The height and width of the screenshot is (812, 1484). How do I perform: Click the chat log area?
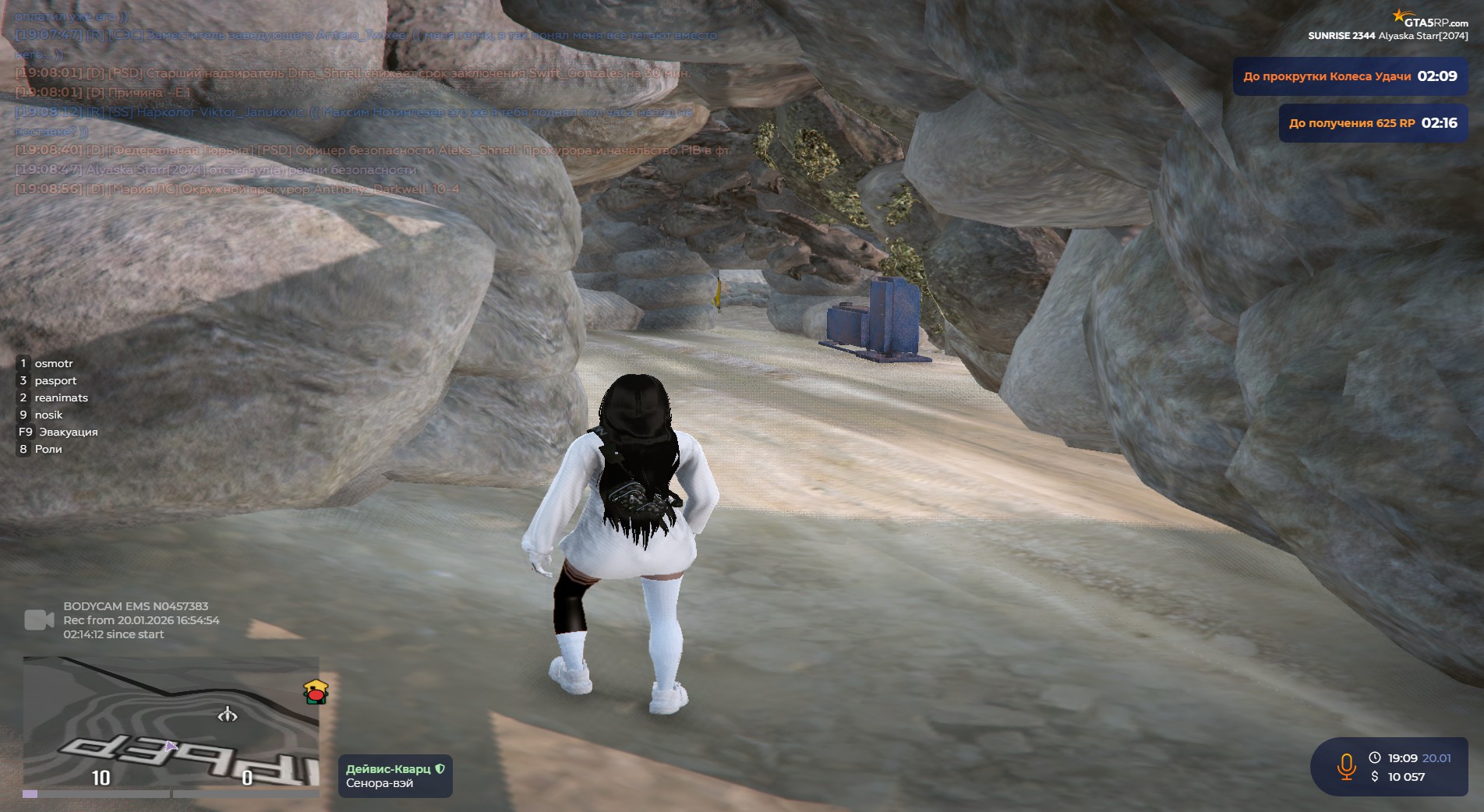point(366,101)
